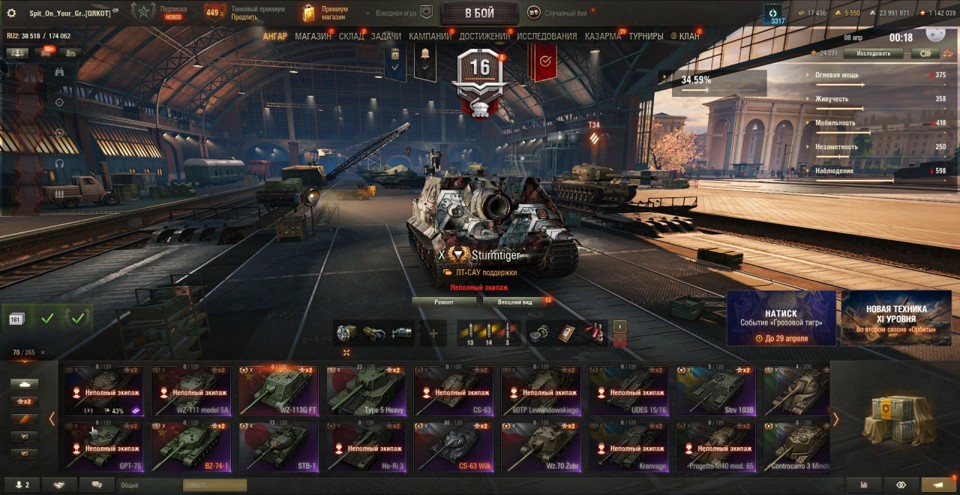This screenshot has height=495, width=960.
Task: Open the Натиск event banner
Action: (781, 318)
